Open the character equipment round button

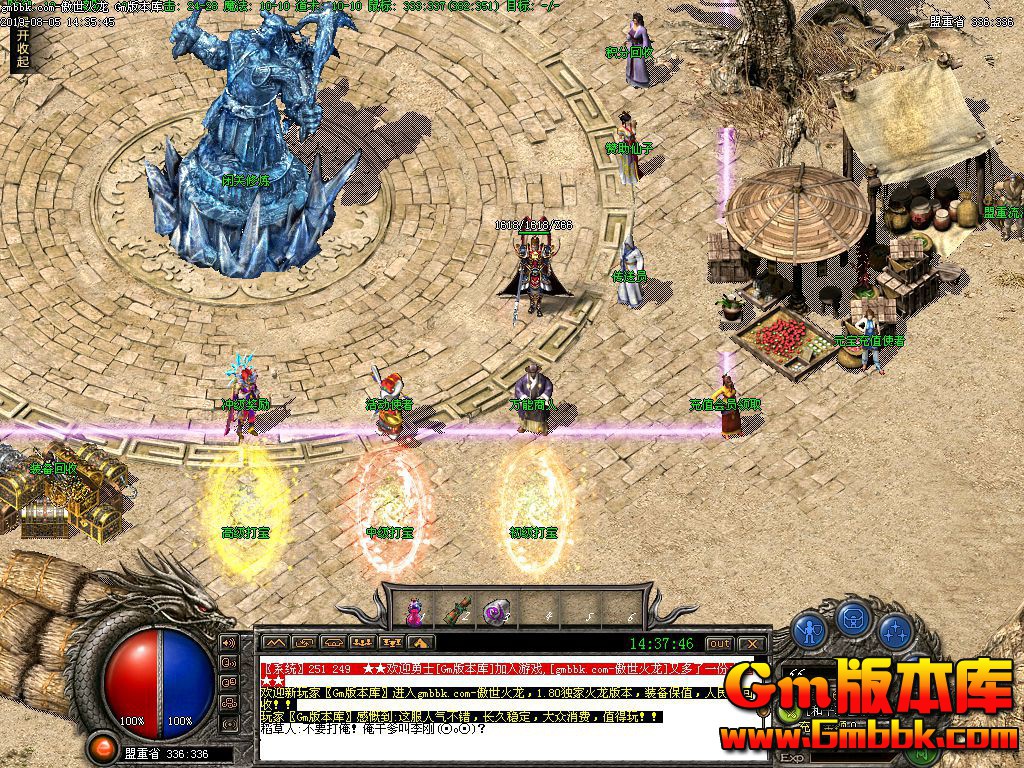pos(809,629)
